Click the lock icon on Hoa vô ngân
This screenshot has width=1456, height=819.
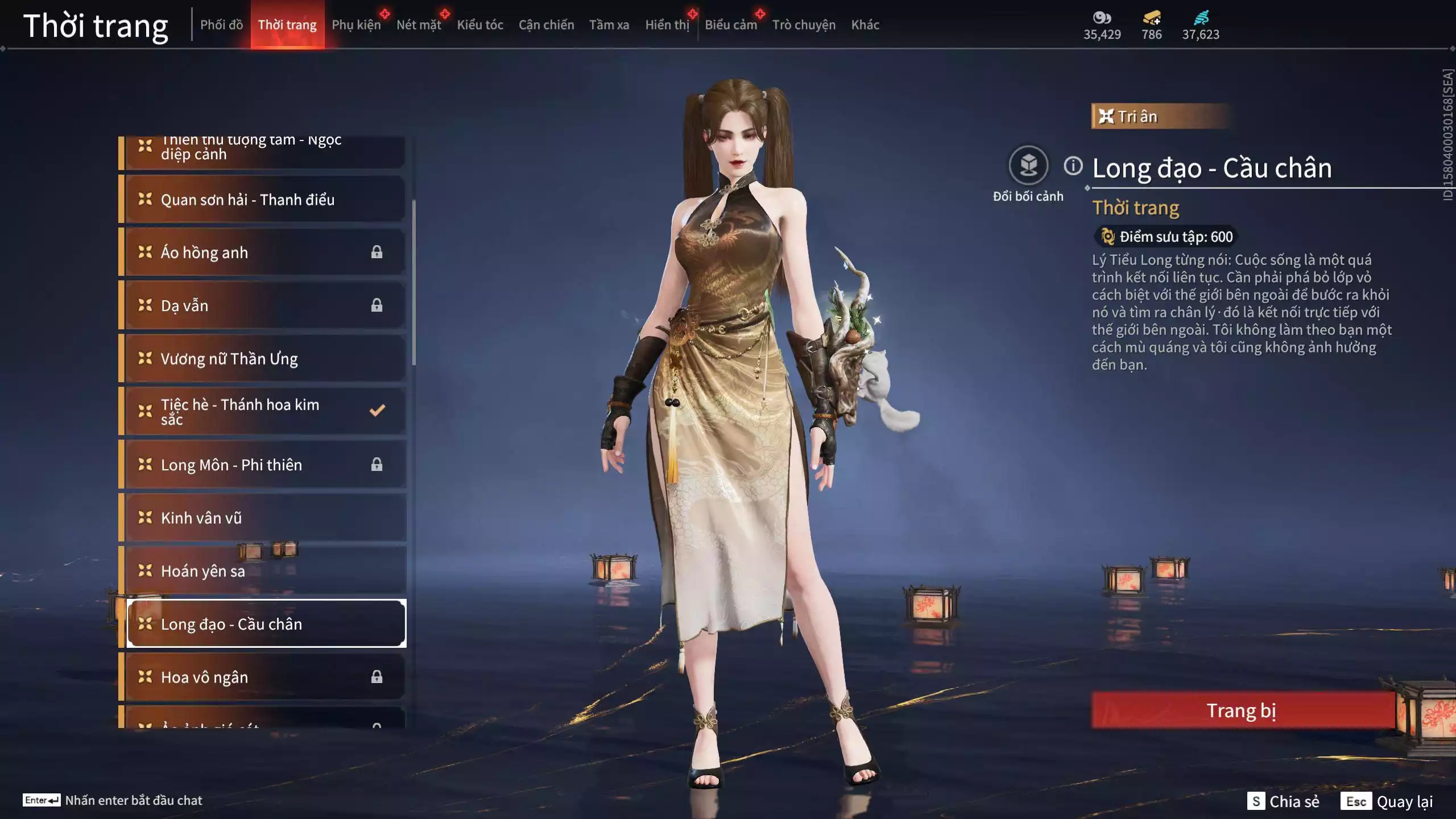click(377, 677)
